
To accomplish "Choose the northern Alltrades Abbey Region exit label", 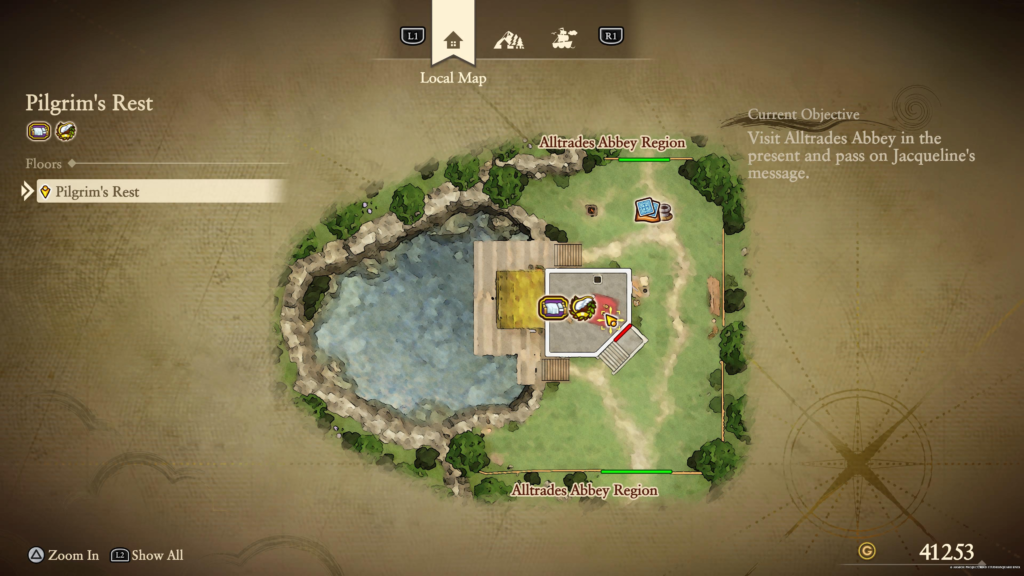I will click(x=612, y=143).
